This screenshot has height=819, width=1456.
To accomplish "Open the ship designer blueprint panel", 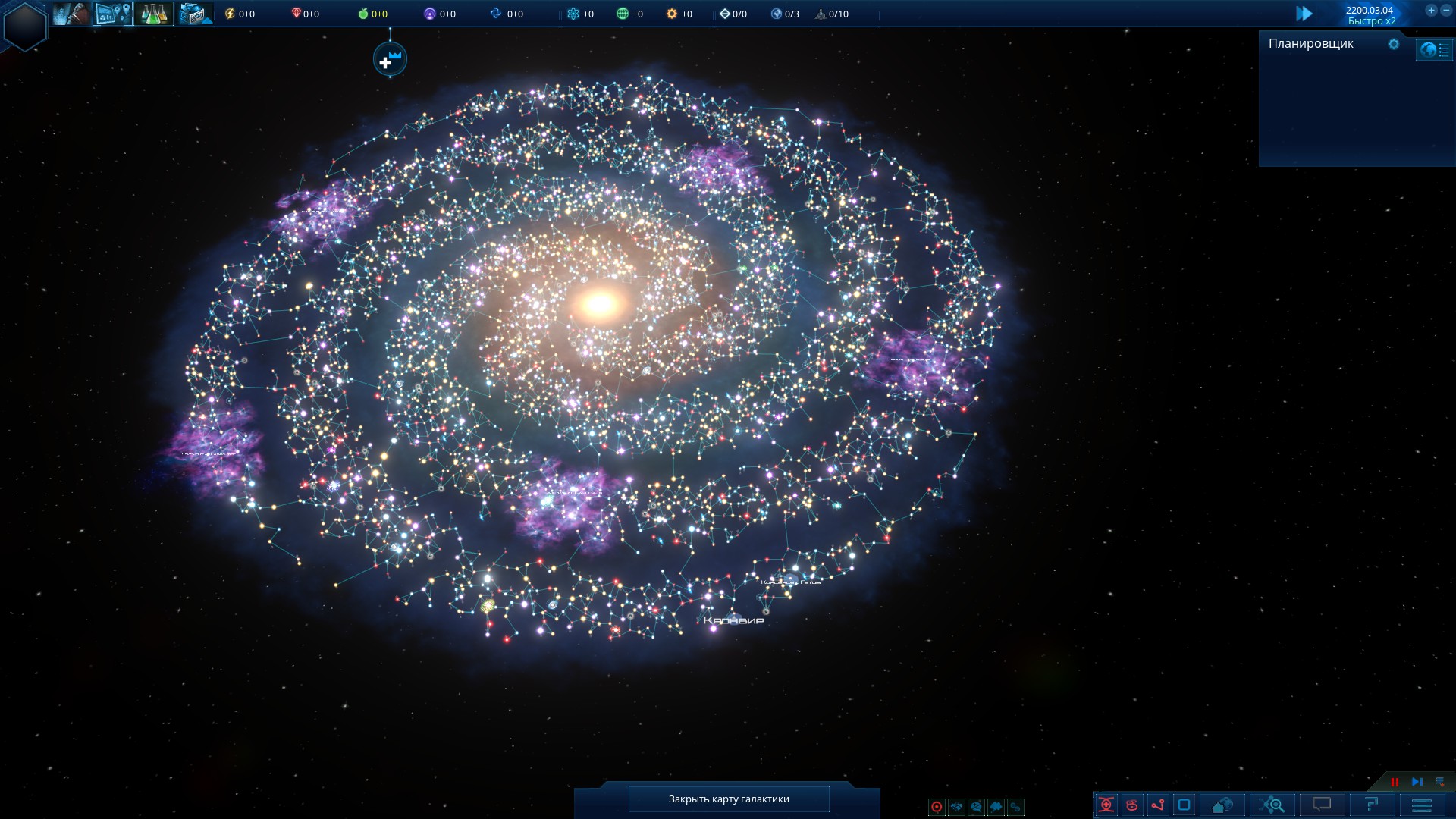I will tap(194, 14).
